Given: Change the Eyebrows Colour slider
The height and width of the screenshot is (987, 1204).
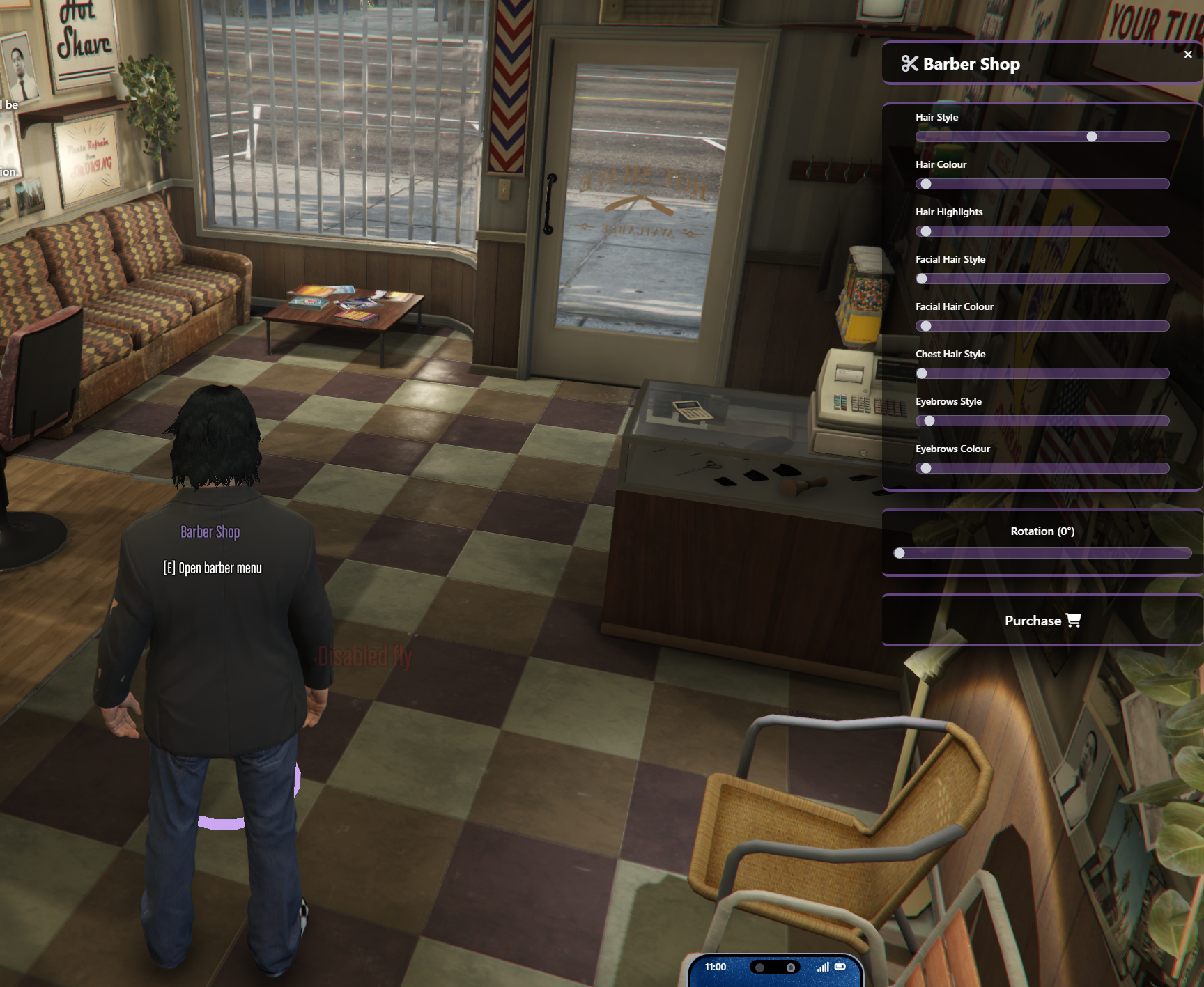Looking at the screenshot, I should [x=1042, y=468].
